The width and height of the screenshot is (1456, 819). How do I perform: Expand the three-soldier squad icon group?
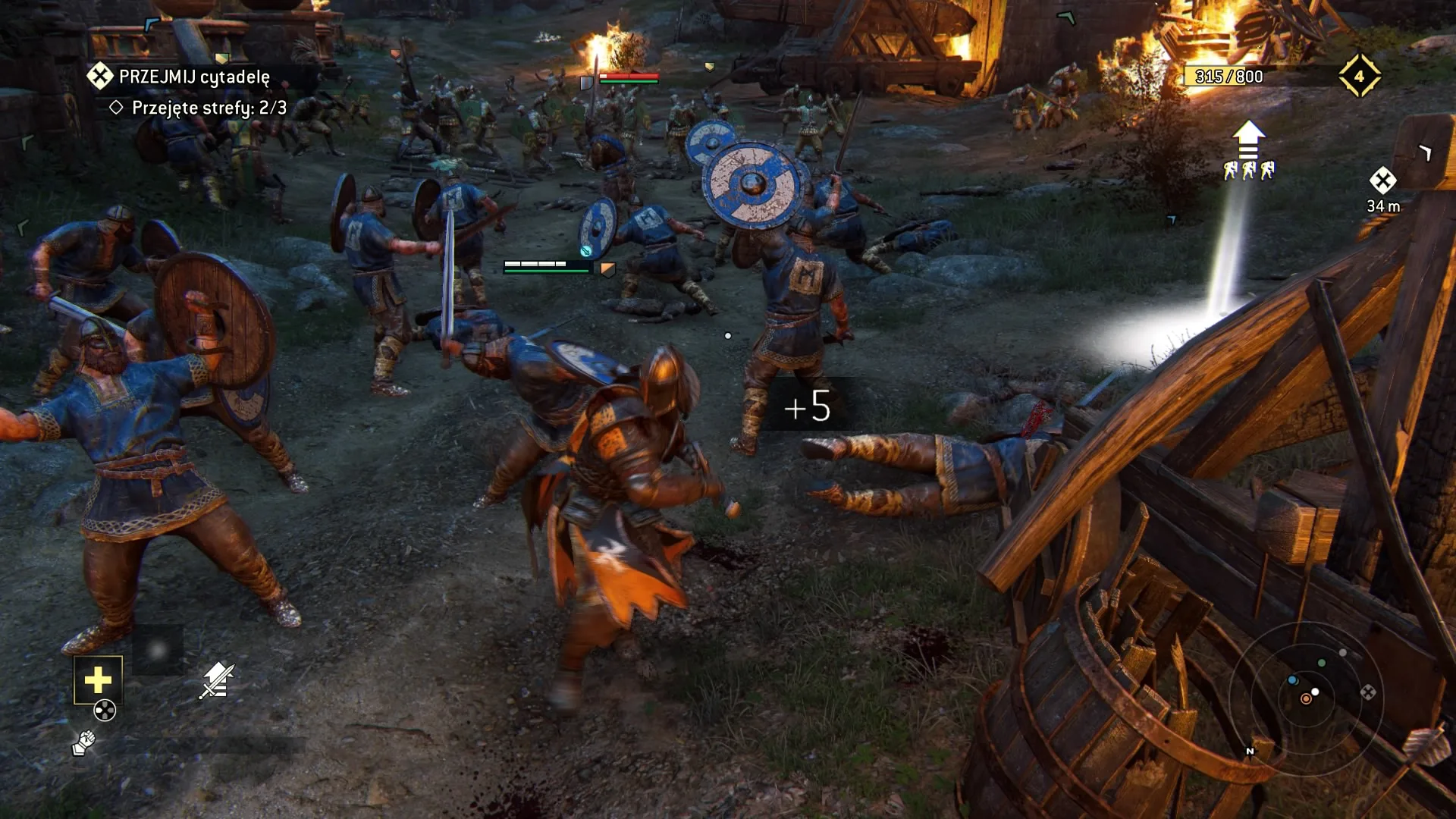(1247, 171)
